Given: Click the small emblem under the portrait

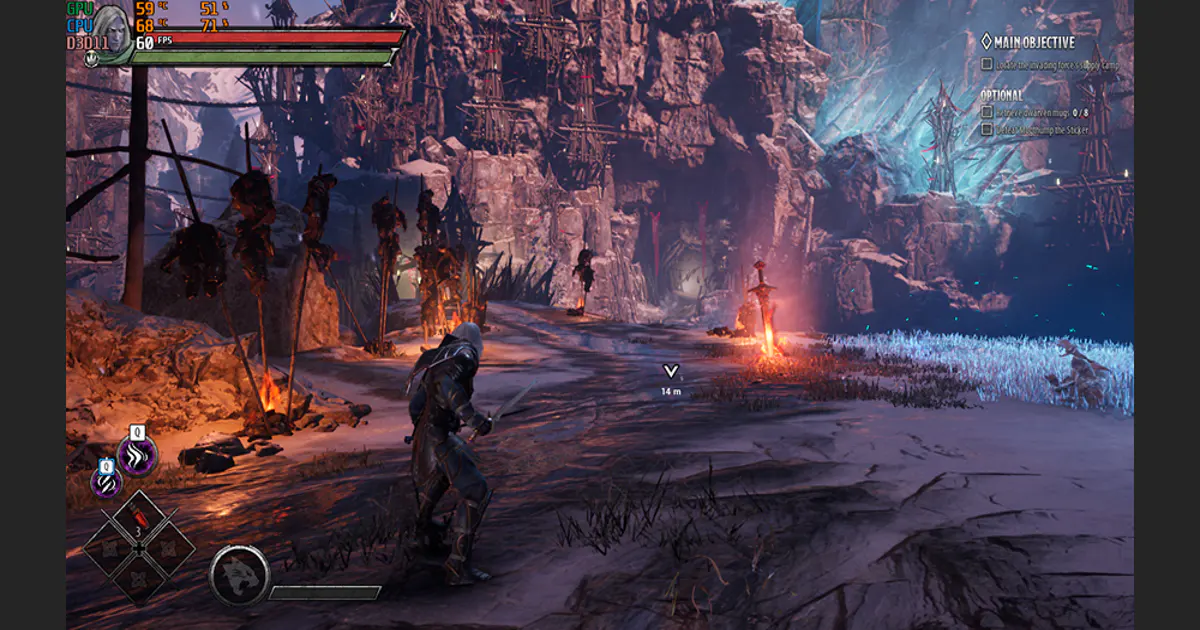Looking at the screenshot, I should click(91, 59).
